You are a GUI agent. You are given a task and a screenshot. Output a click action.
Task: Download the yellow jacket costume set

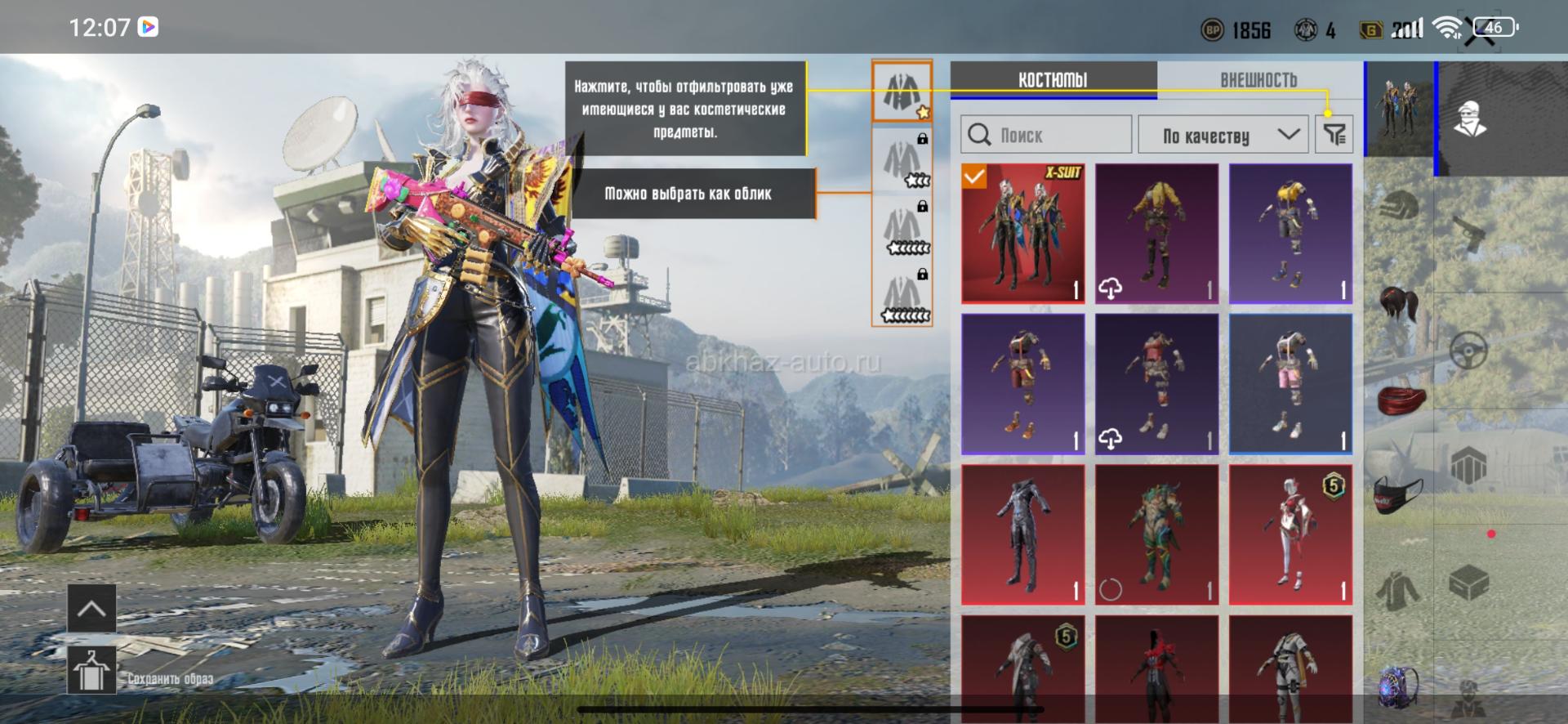pos(1156,233)
